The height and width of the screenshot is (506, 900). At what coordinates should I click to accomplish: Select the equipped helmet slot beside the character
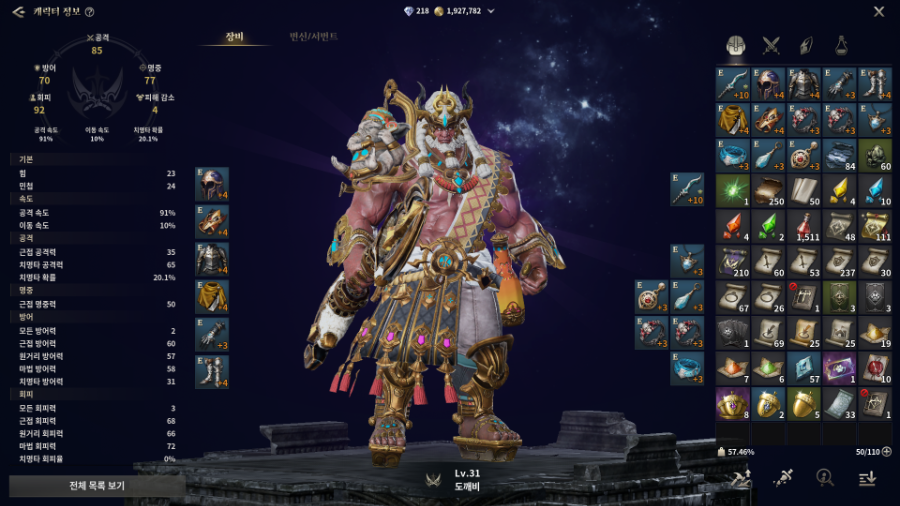tap(212, 184)
